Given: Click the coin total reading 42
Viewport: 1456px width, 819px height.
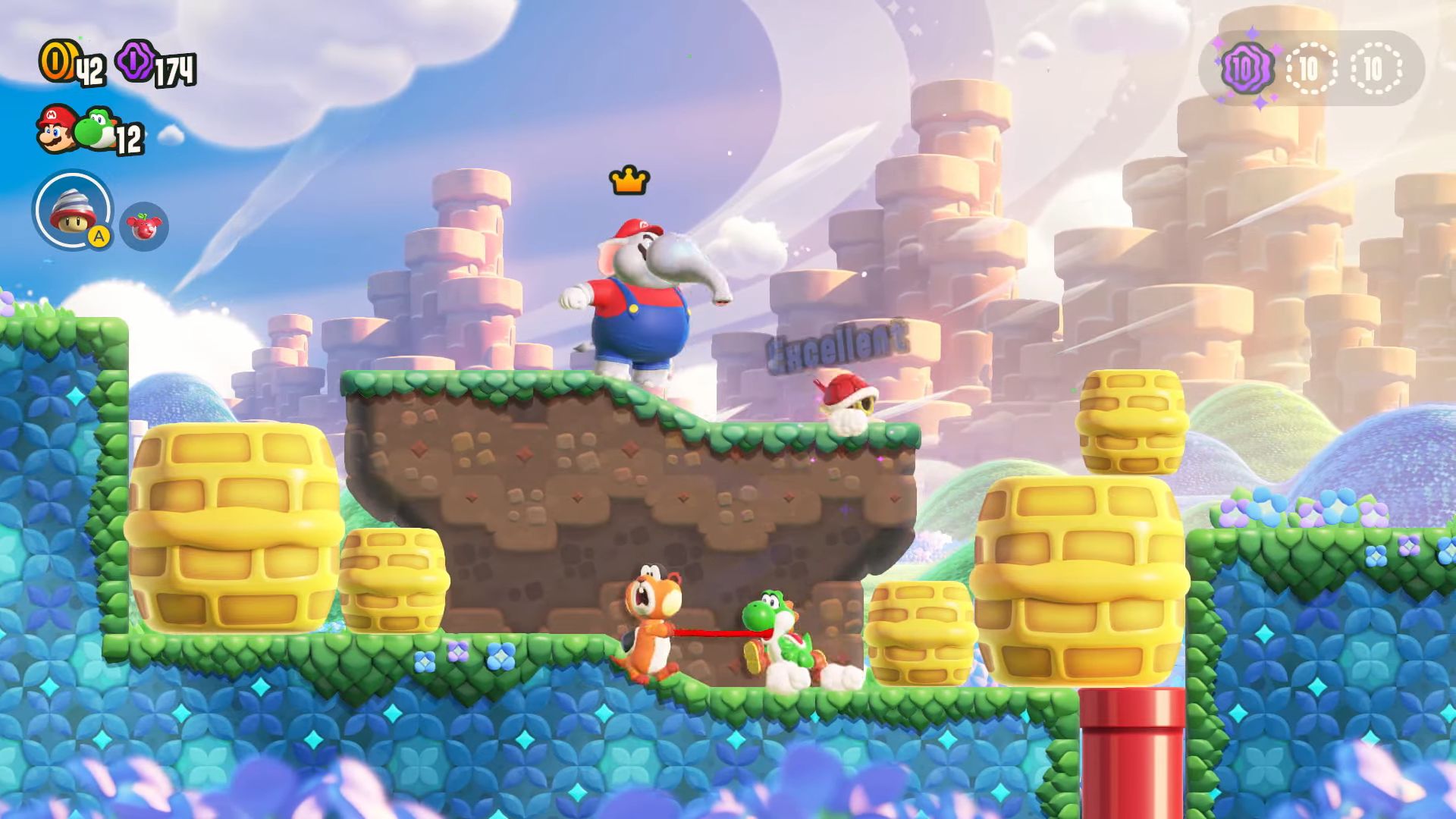Looking at the screenshot, I should 89,69.
